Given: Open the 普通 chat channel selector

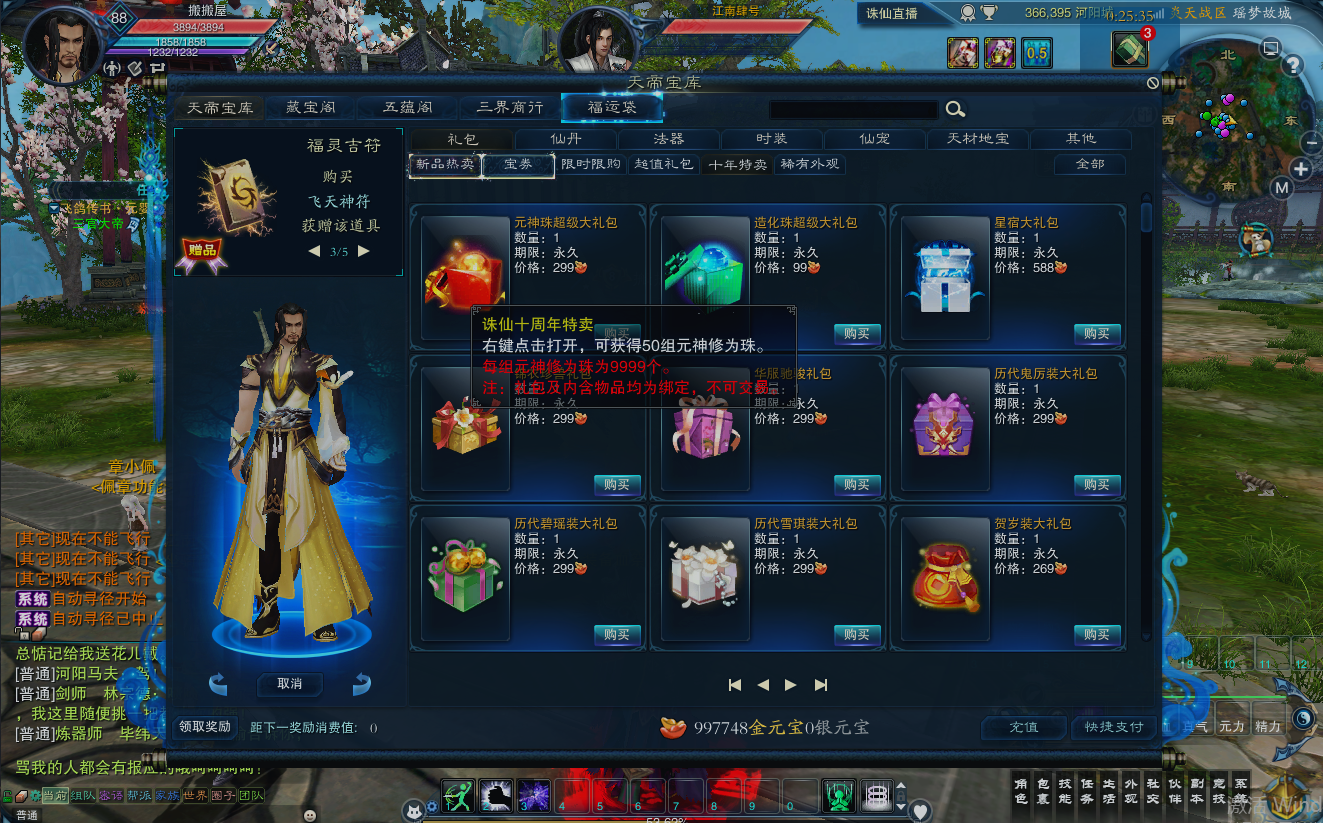Looking at the screenshot, I should [x=26, y=815].
